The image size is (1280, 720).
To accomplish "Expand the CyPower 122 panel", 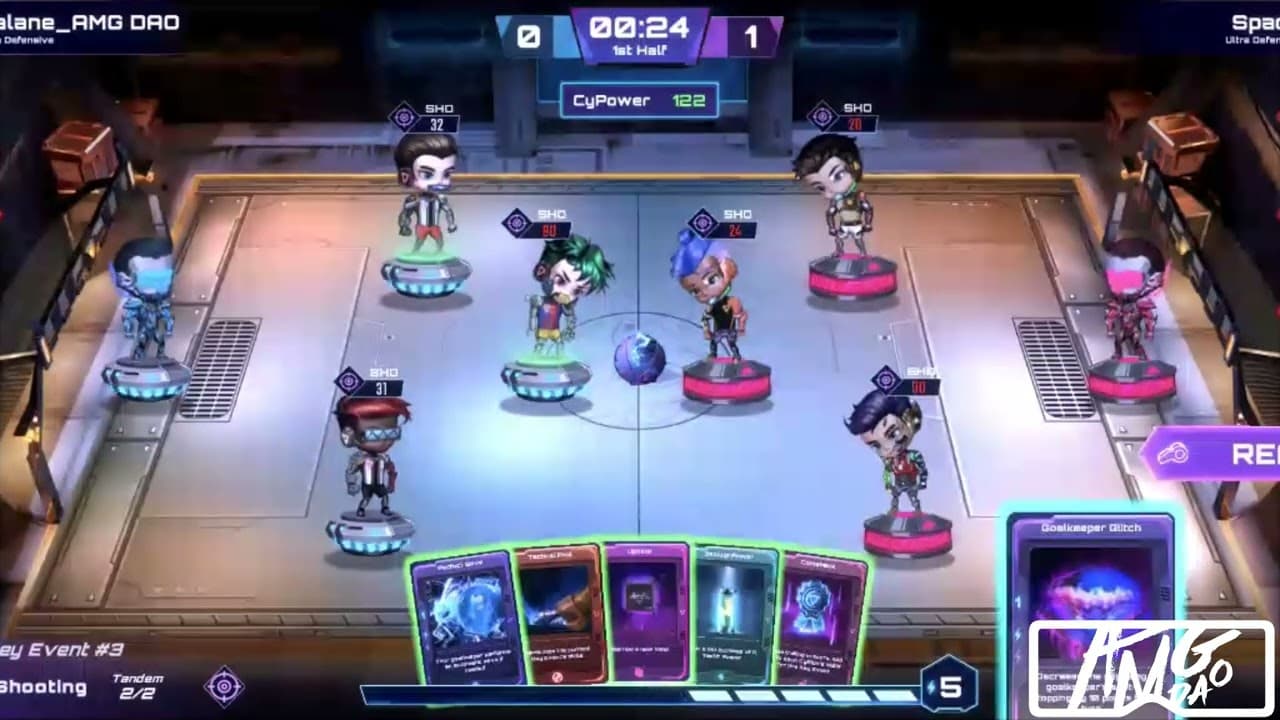I will (641, 100).
